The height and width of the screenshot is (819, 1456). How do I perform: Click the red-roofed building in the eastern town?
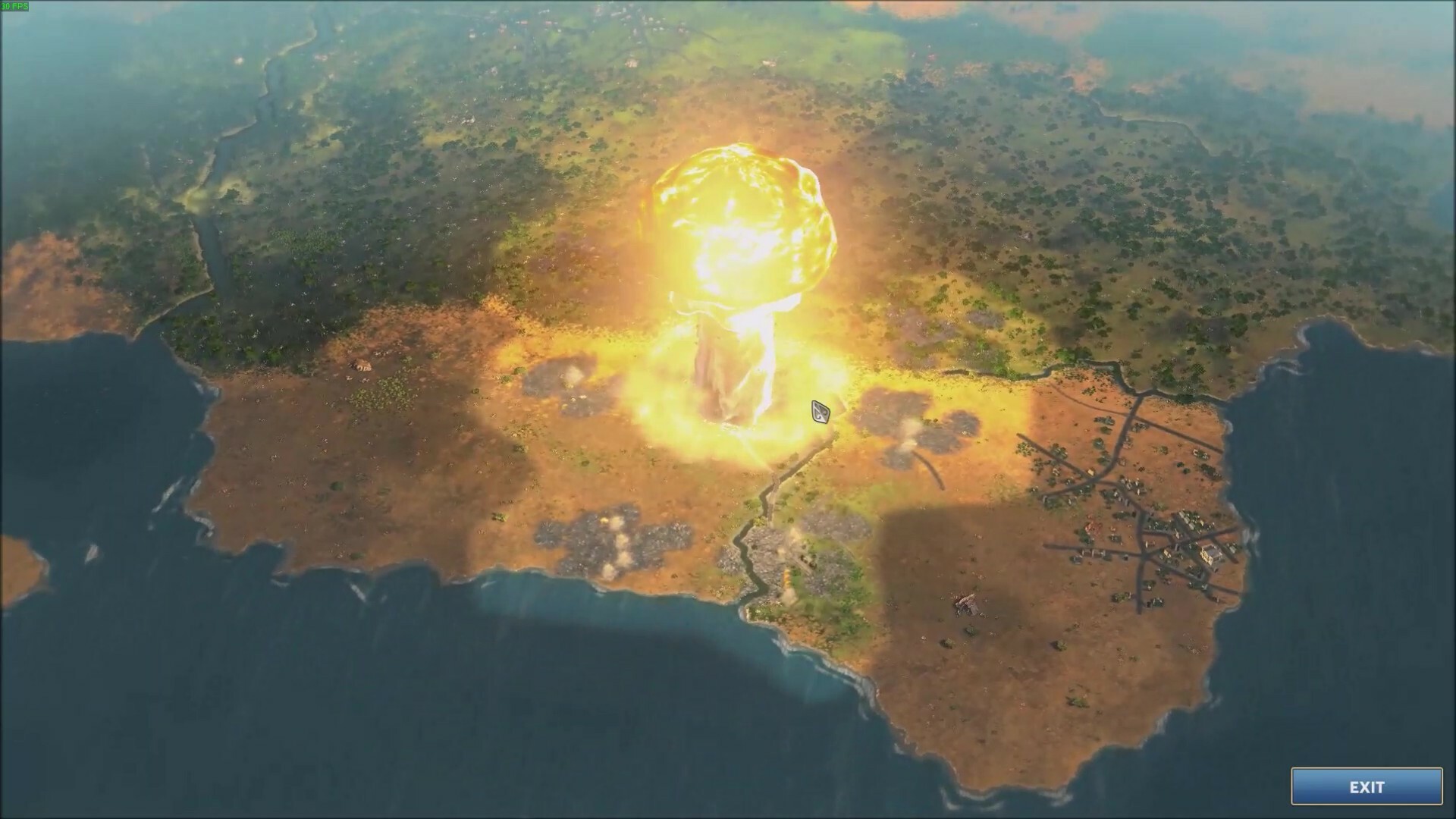[x=1090, y=526]
